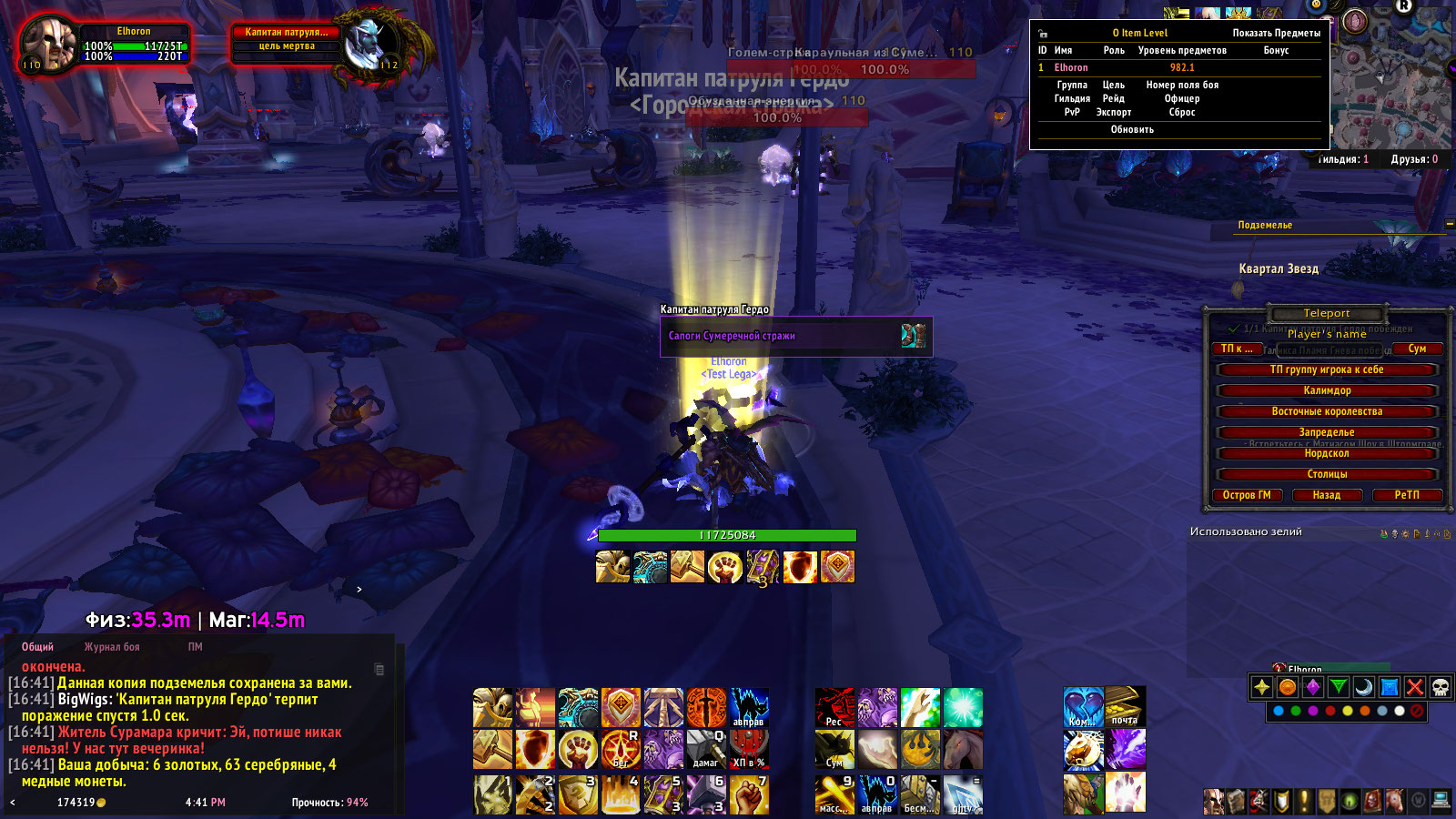Image resolution: width=1456 pixels, height=819 pixels.
Task: Loot the Сапоги Сумеречной стражи item
Action: pyautogui.click(x=795, y=336)
